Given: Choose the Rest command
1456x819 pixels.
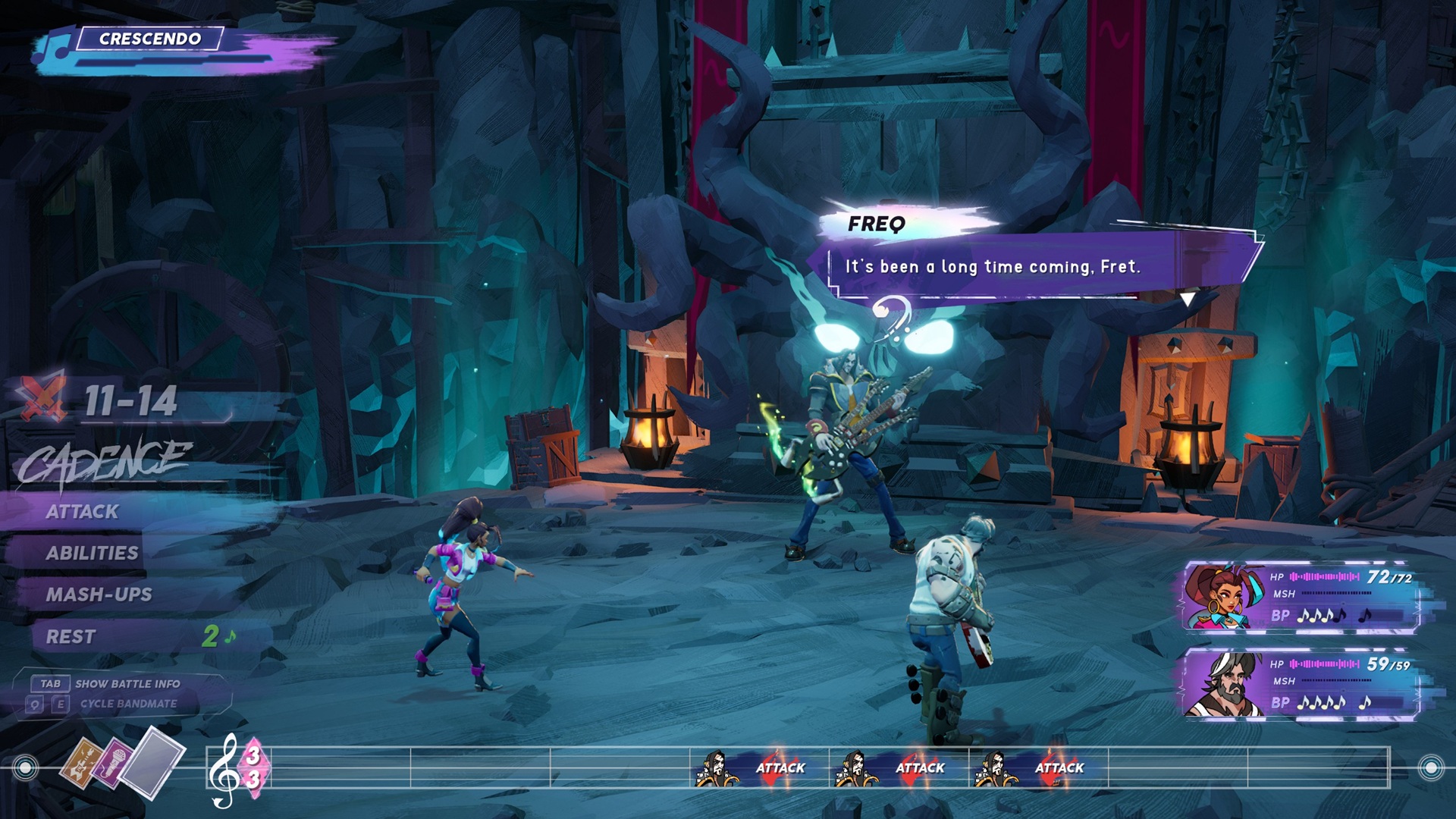Looking at the screenshot, I should 71,637.
